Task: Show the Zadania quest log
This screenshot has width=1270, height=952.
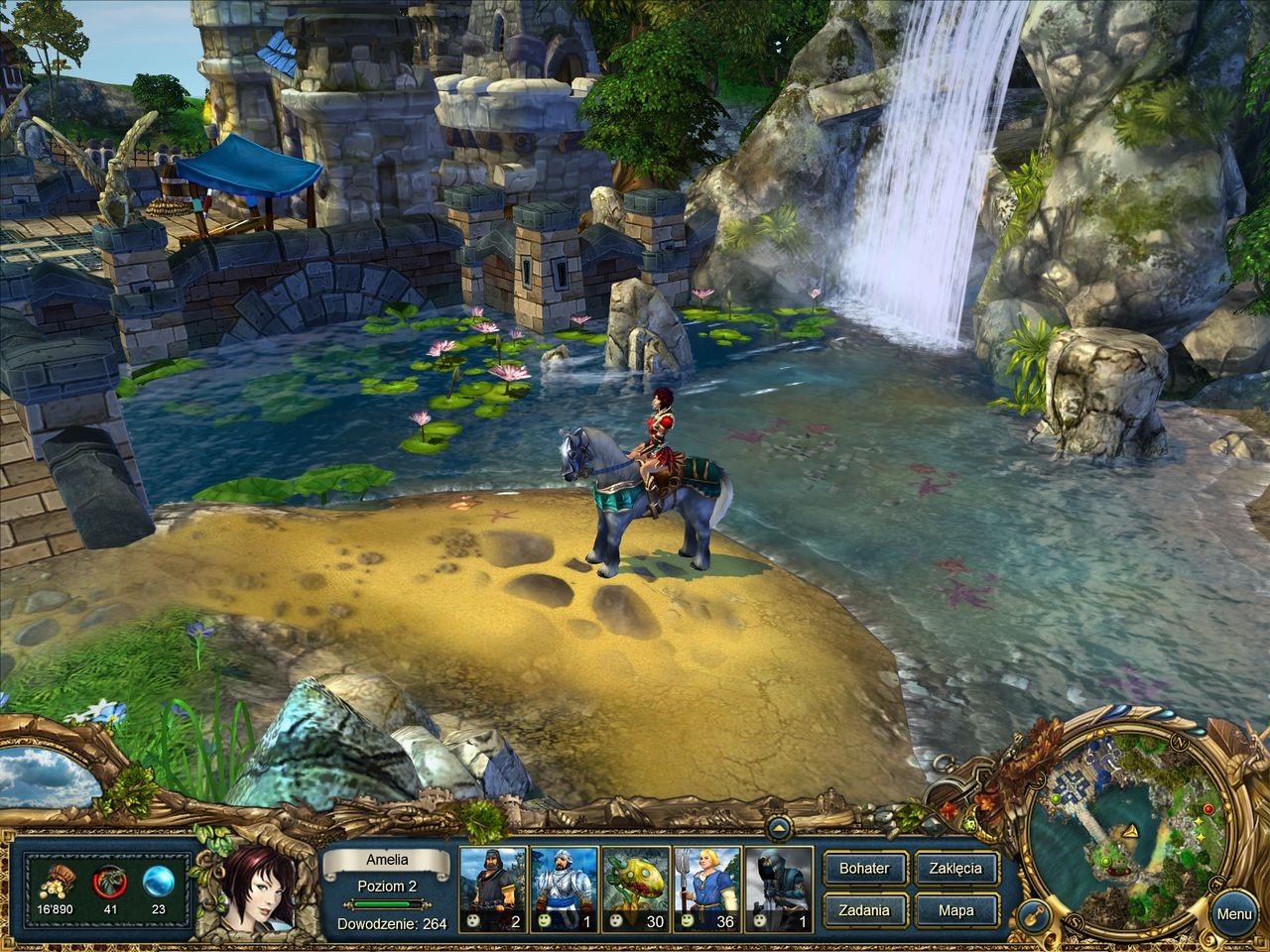Action: pos(863,910)
